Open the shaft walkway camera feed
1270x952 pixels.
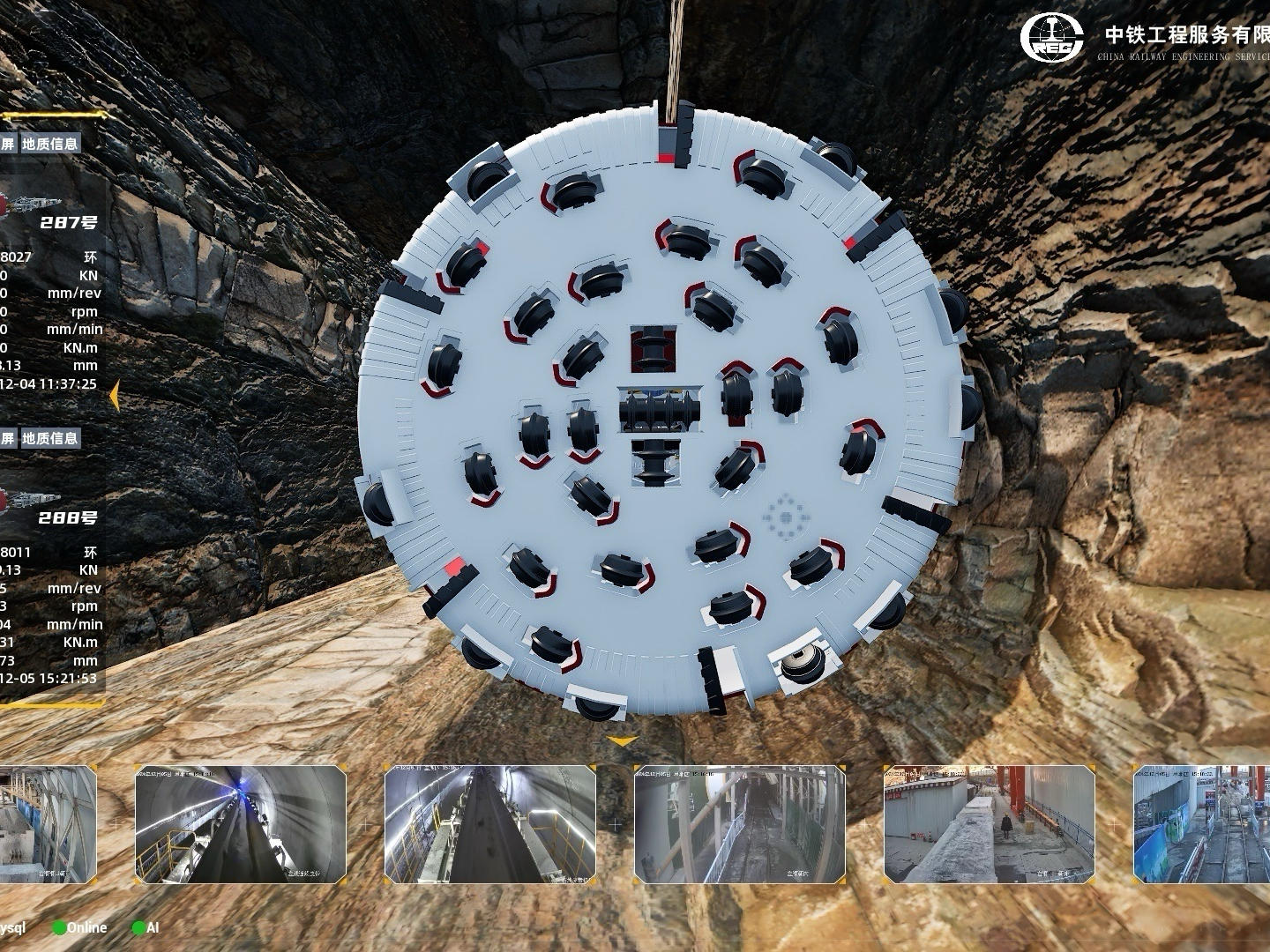[x=740, y=824]
